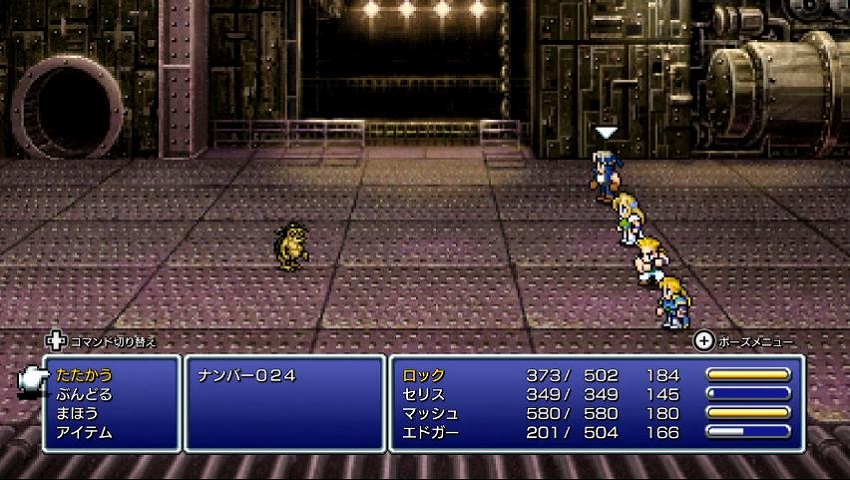This screenshot has width=850, height=480.
Task: Select party member セリス in status list
Action: point(424,394)
